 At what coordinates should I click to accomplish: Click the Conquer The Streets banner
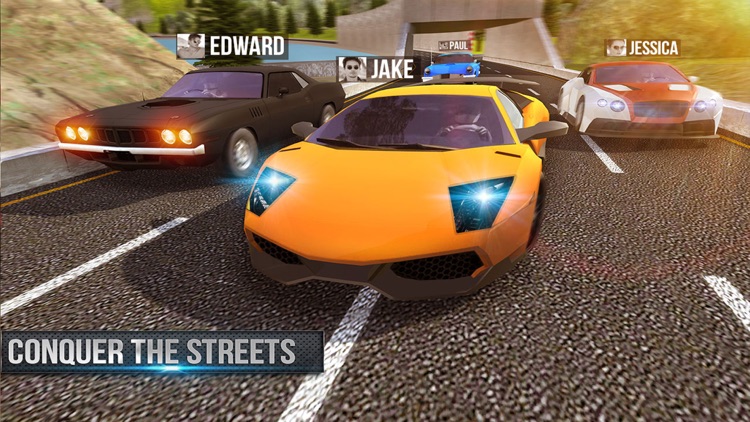point(160,352)
